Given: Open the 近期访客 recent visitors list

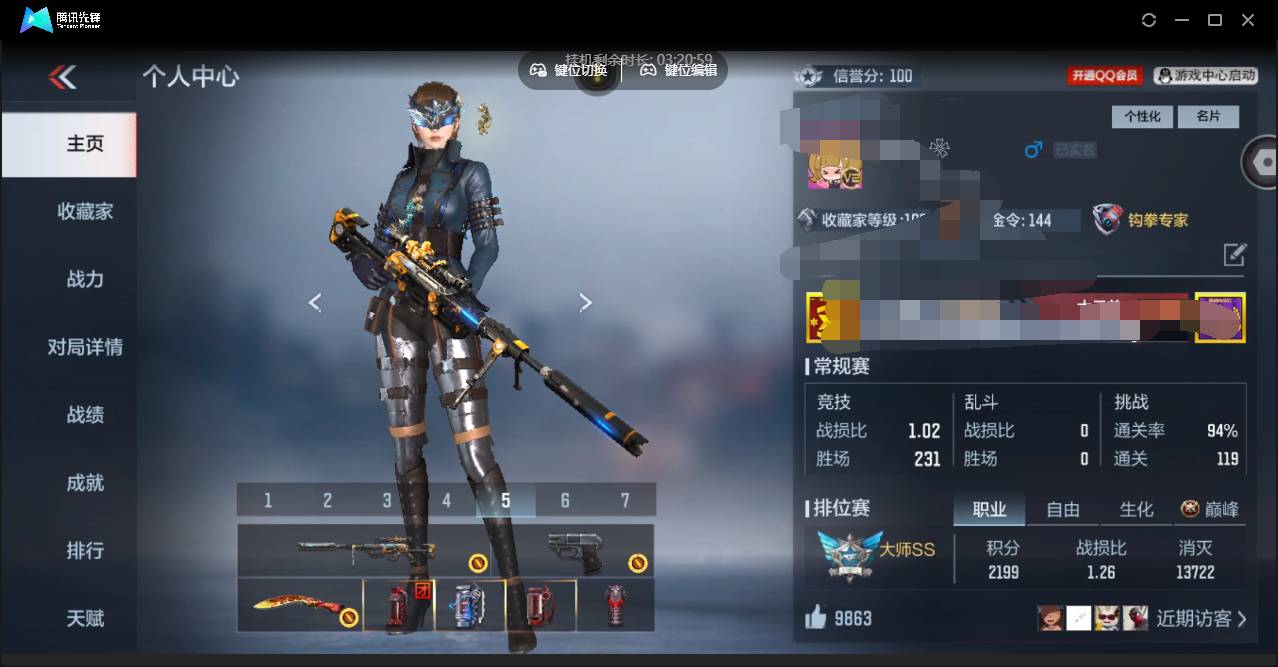Looking at the screenshot, I should [x=1200, y=618].
